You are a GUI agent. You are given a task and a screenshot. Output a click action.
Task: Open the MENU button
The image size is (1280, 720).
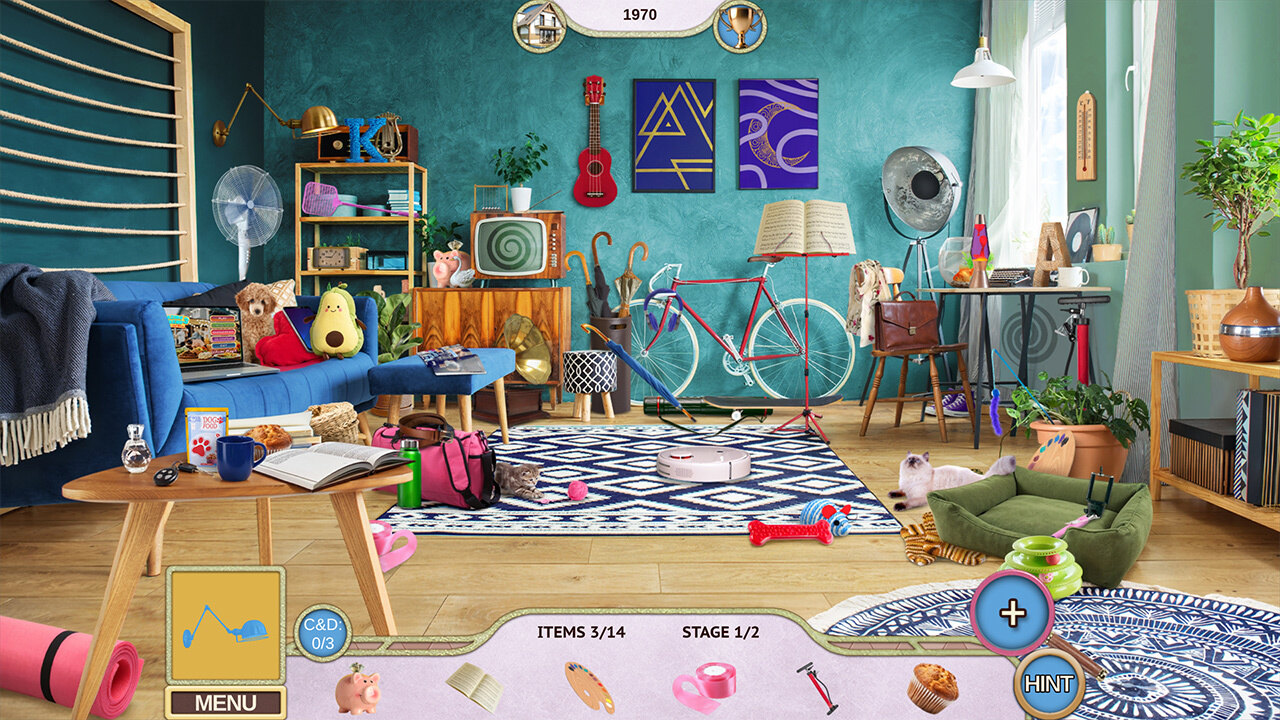(x=225, y=702)
